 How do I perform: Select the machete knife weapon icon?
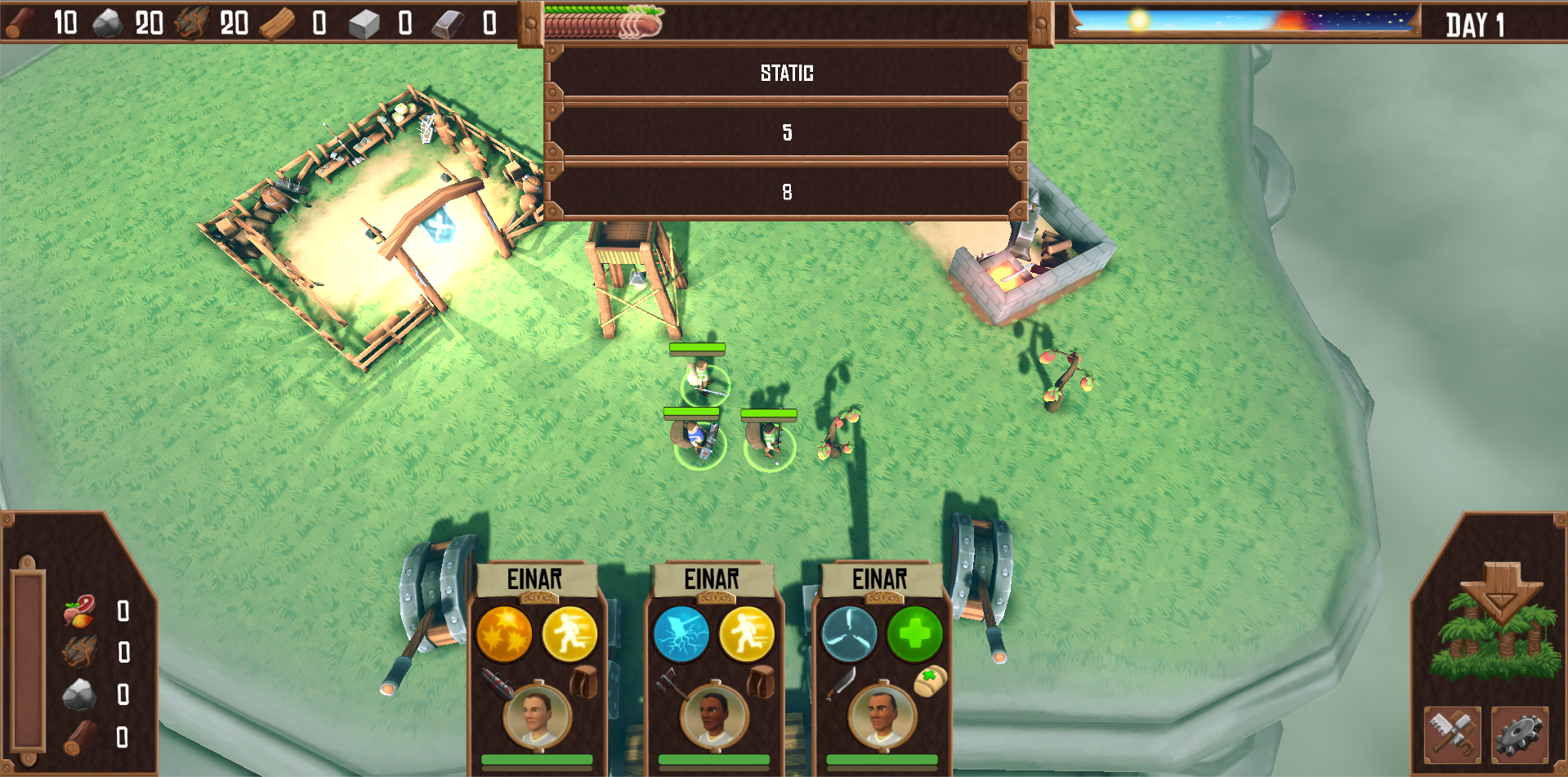pos(841,683)
